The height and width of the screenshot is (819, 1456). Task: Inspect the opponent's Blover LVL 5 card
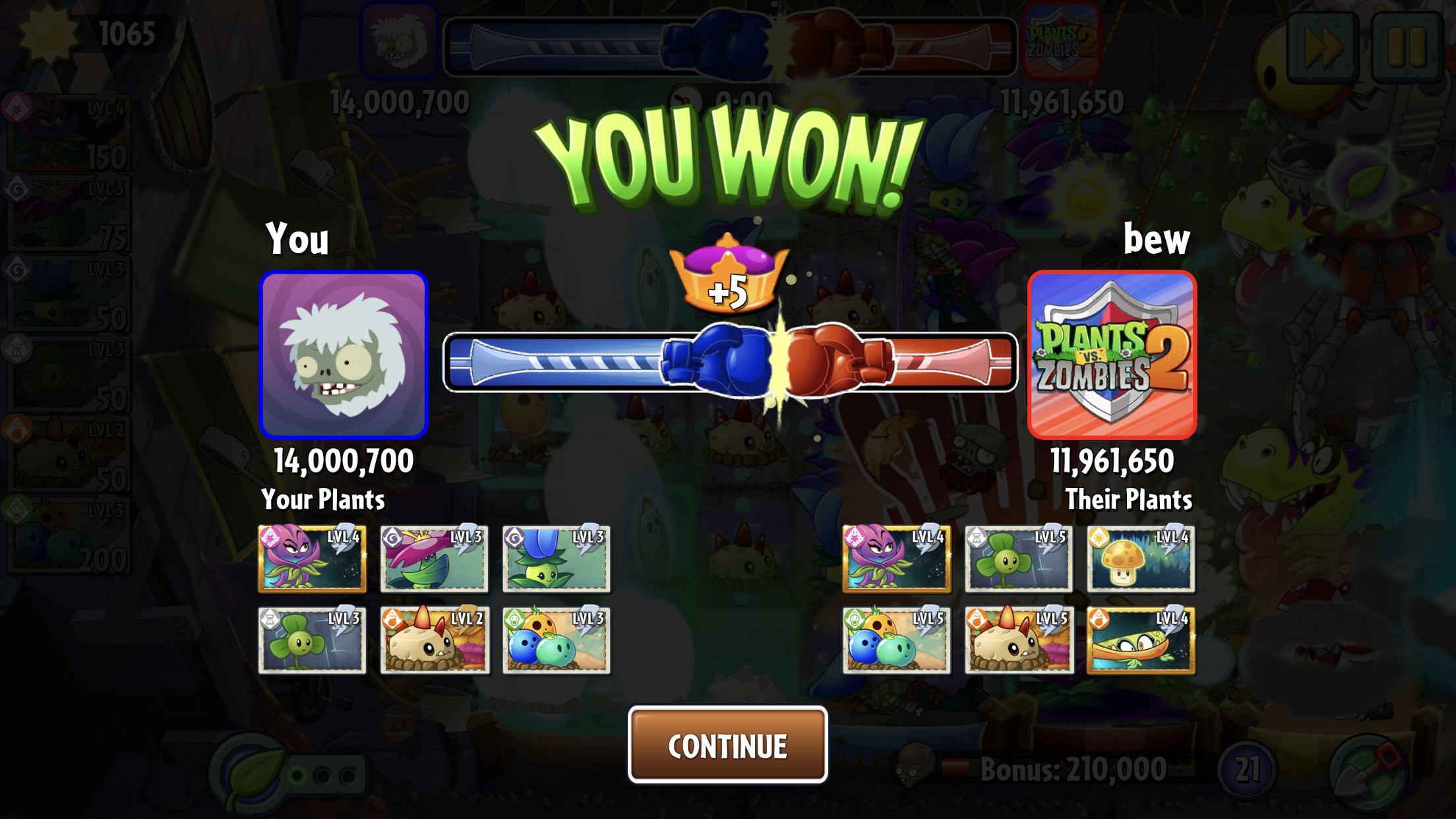pos(1018,559)
